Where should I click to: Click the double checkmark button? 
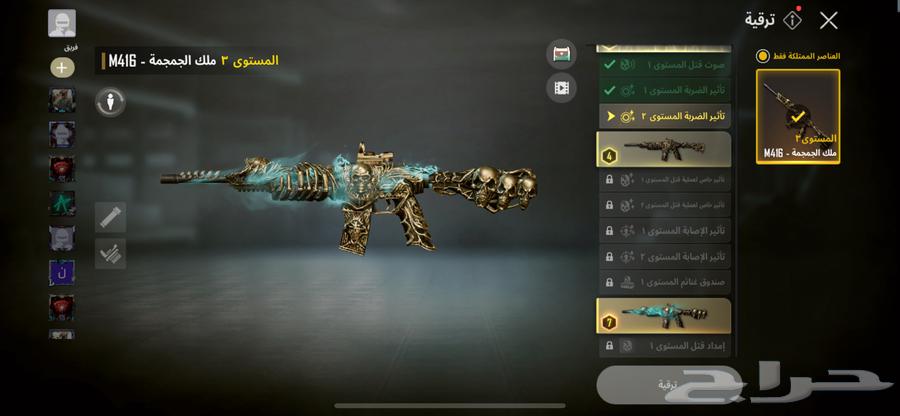point(110,254)
